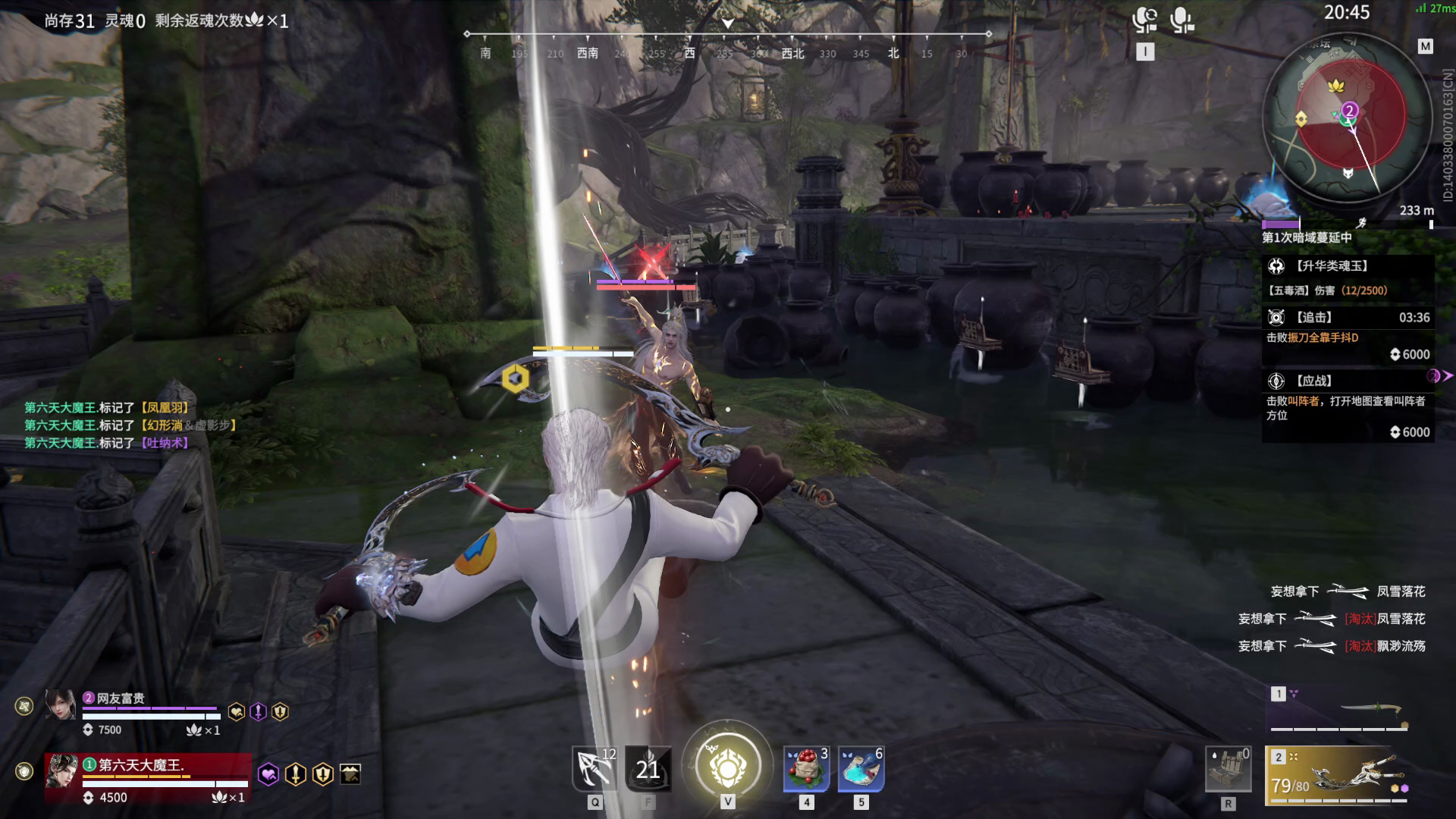Click the M map button

(1425, 46)
